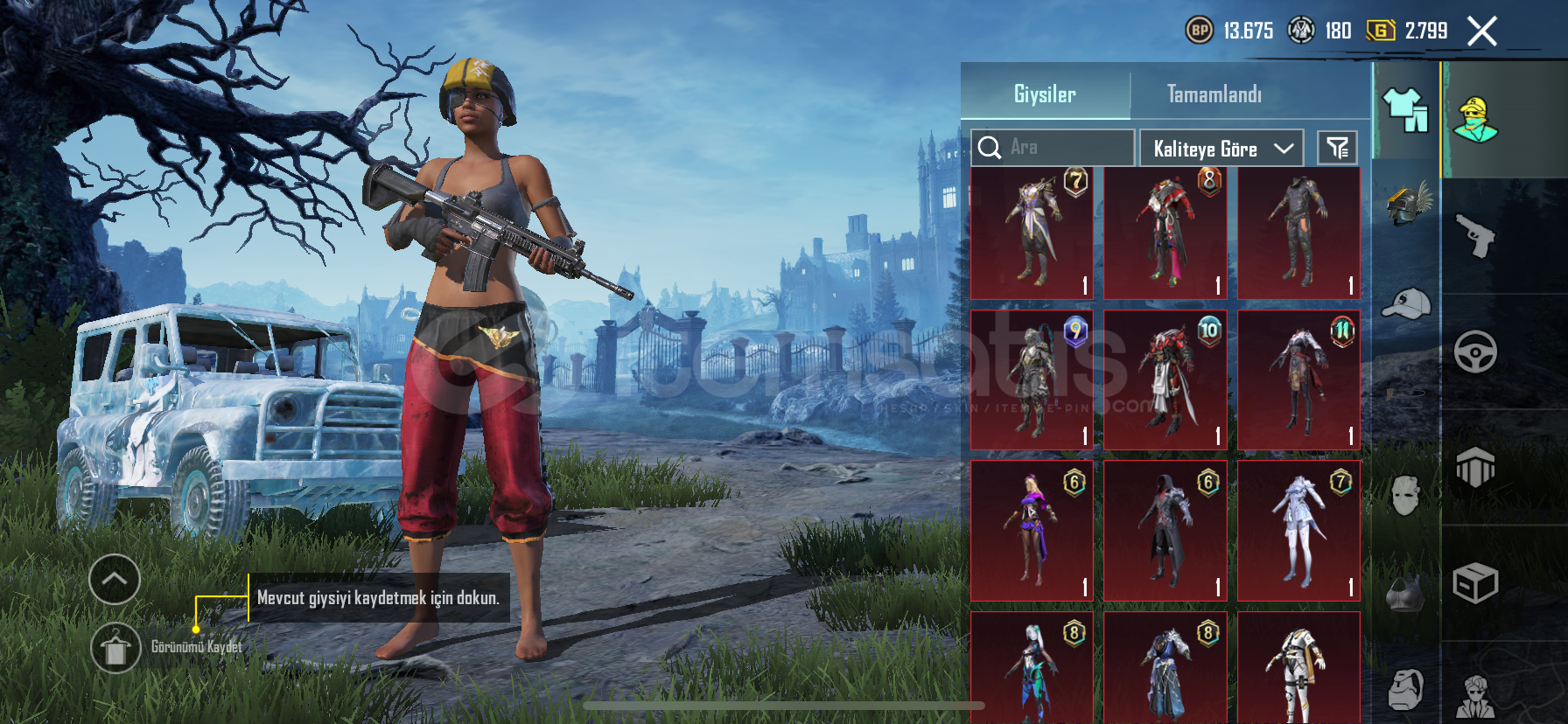Save the look with Görünümü Kaydet
This screenshot has width=1568, height=724.
pyautogui.click(x=115, y=648)
